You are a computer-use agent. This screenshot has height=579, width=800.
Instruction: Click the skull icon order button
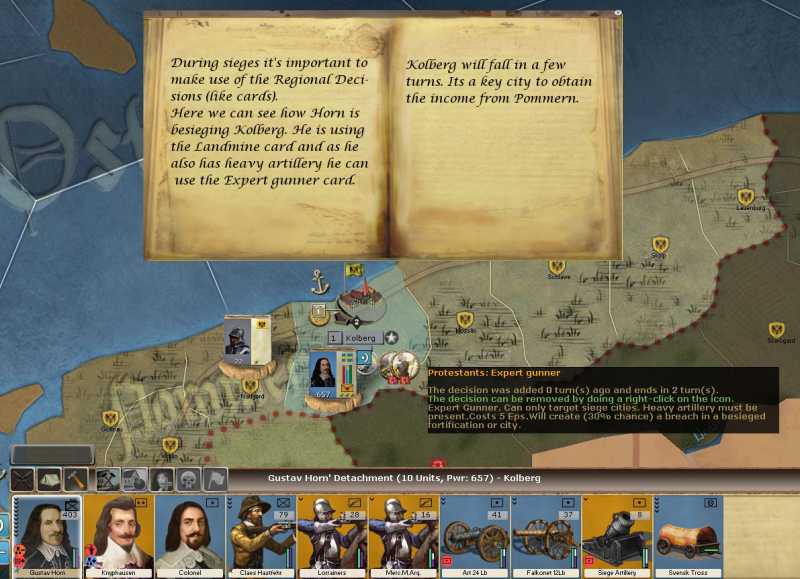coord(189,479)
